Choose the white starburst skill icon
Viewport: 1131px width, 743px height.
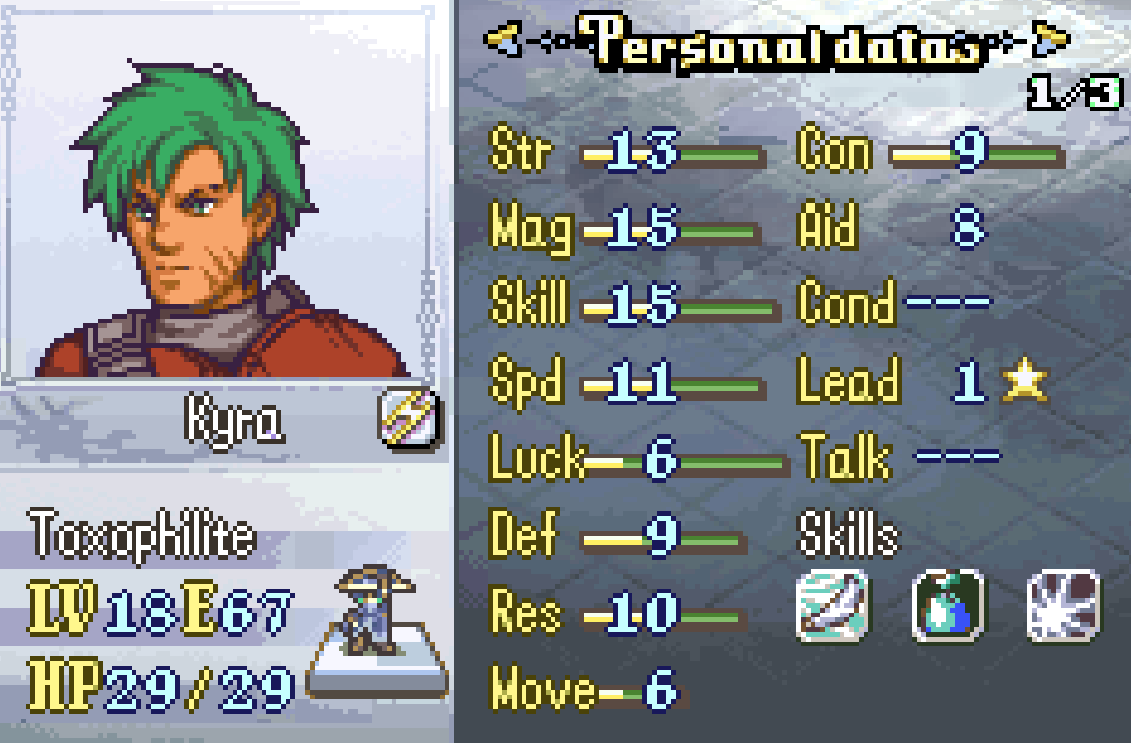pos(1065,605)
